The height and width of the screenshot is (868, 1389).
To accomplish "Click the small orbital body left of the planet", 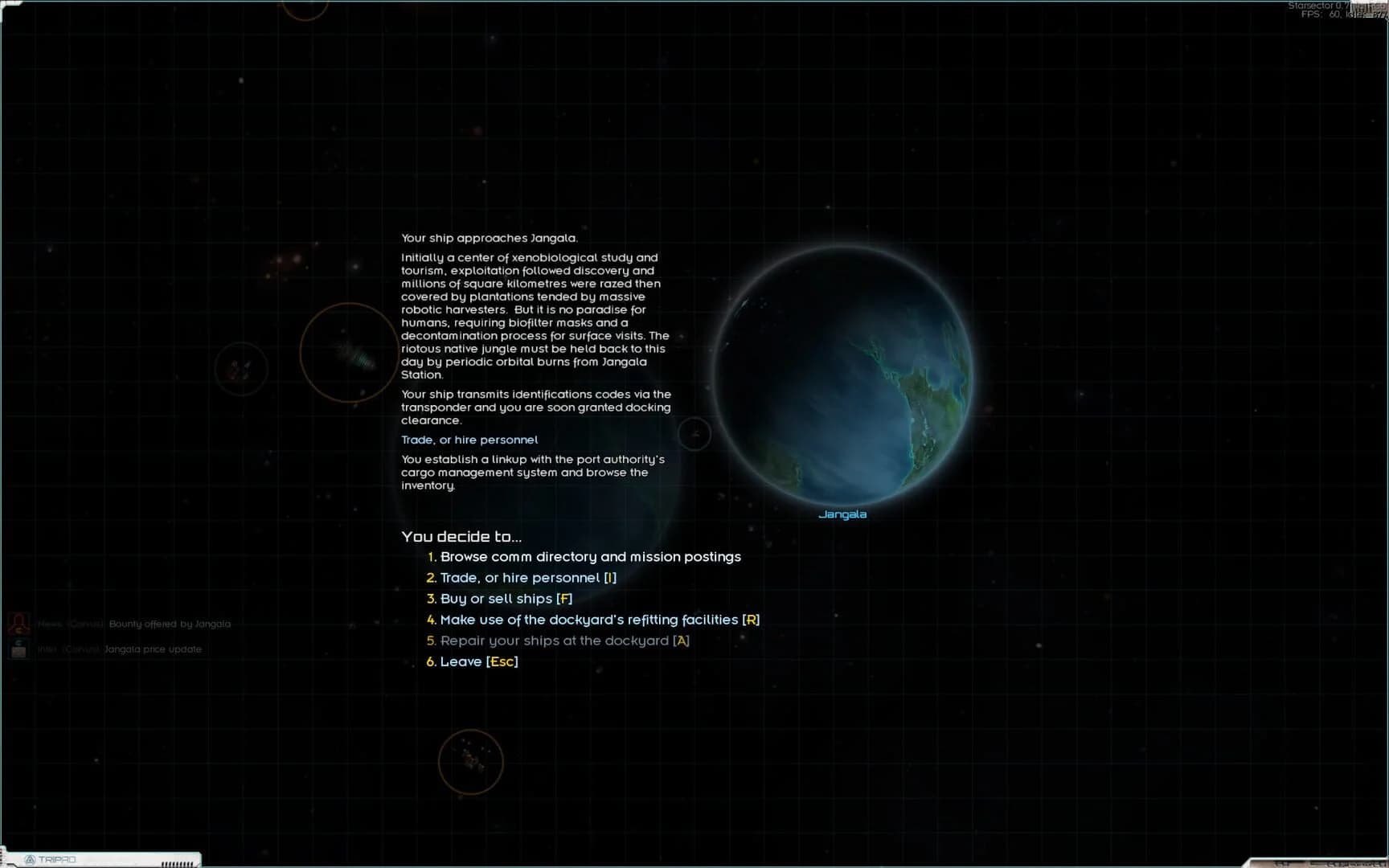I will (694, 434).
